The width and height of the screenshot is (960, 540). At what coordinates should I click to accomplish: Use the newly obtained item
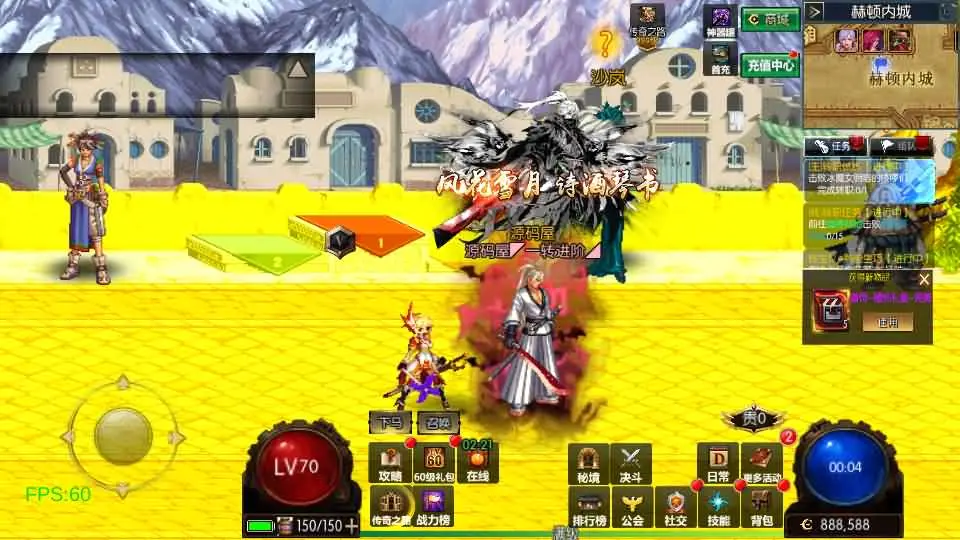tap(887, 322)
